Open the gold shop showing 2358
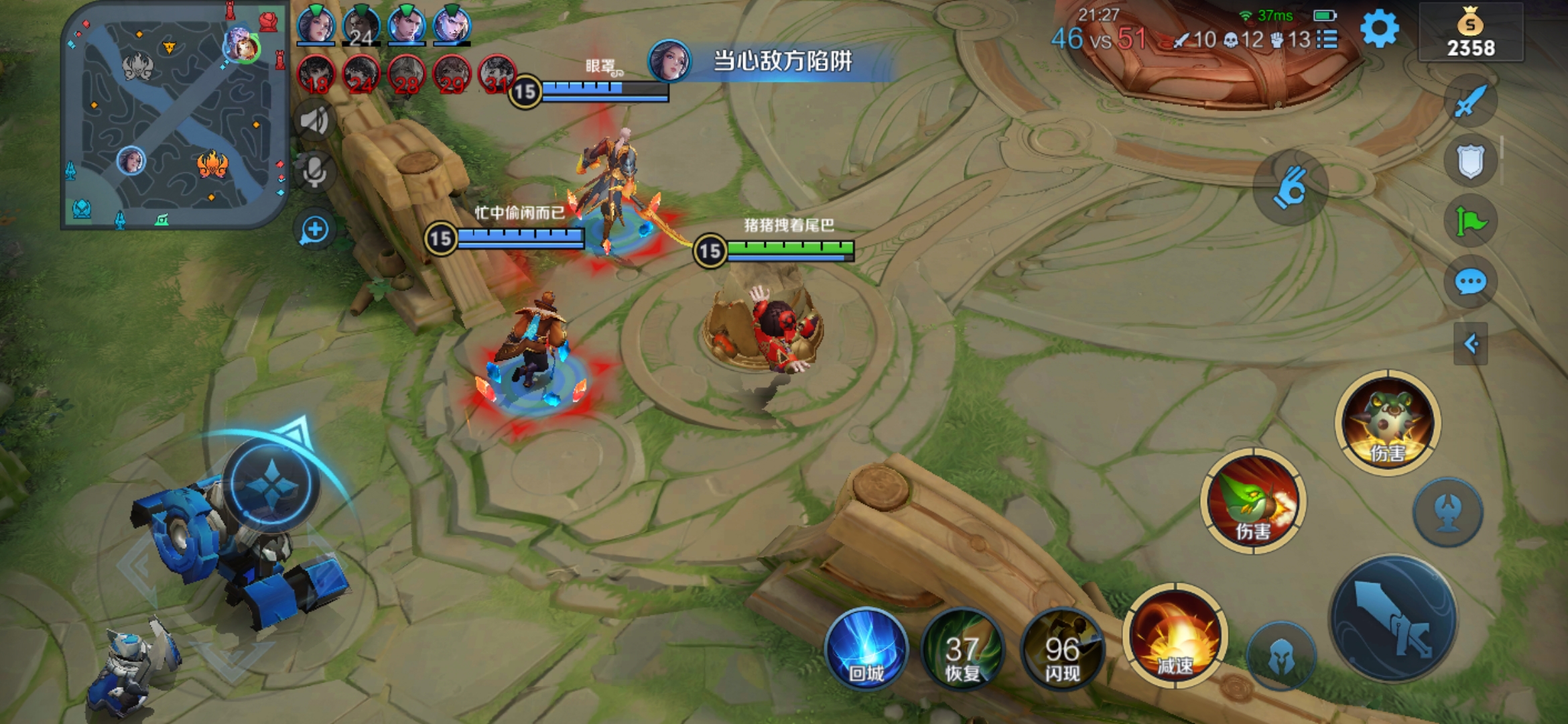The height and width of the screenshot is (724, 1568). pyautogui.click(x=1471, y=34)
